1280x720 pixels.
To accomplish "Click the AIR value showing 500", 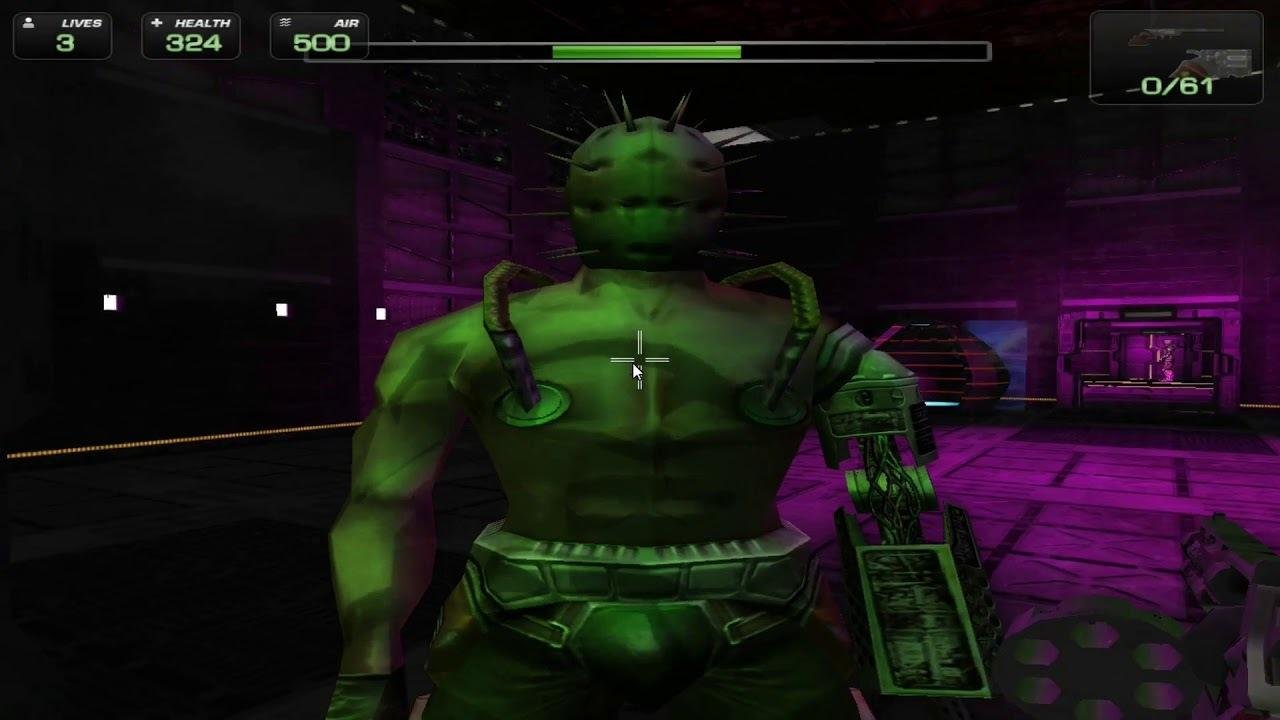I will 320,42.
